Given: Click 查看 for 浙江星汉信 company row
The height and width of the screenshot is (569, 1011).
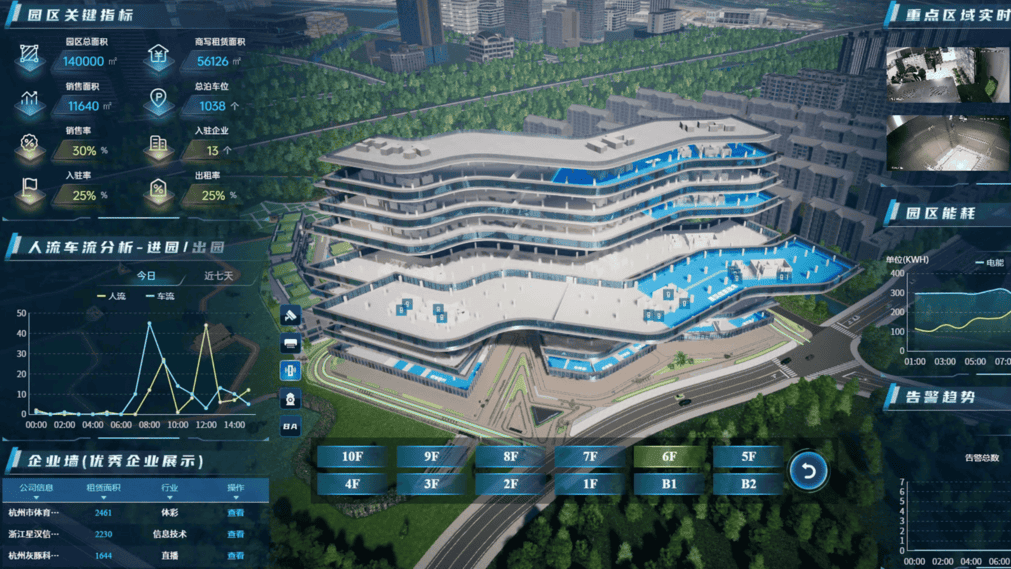Looking at the screenshot, I should point(235,534).
